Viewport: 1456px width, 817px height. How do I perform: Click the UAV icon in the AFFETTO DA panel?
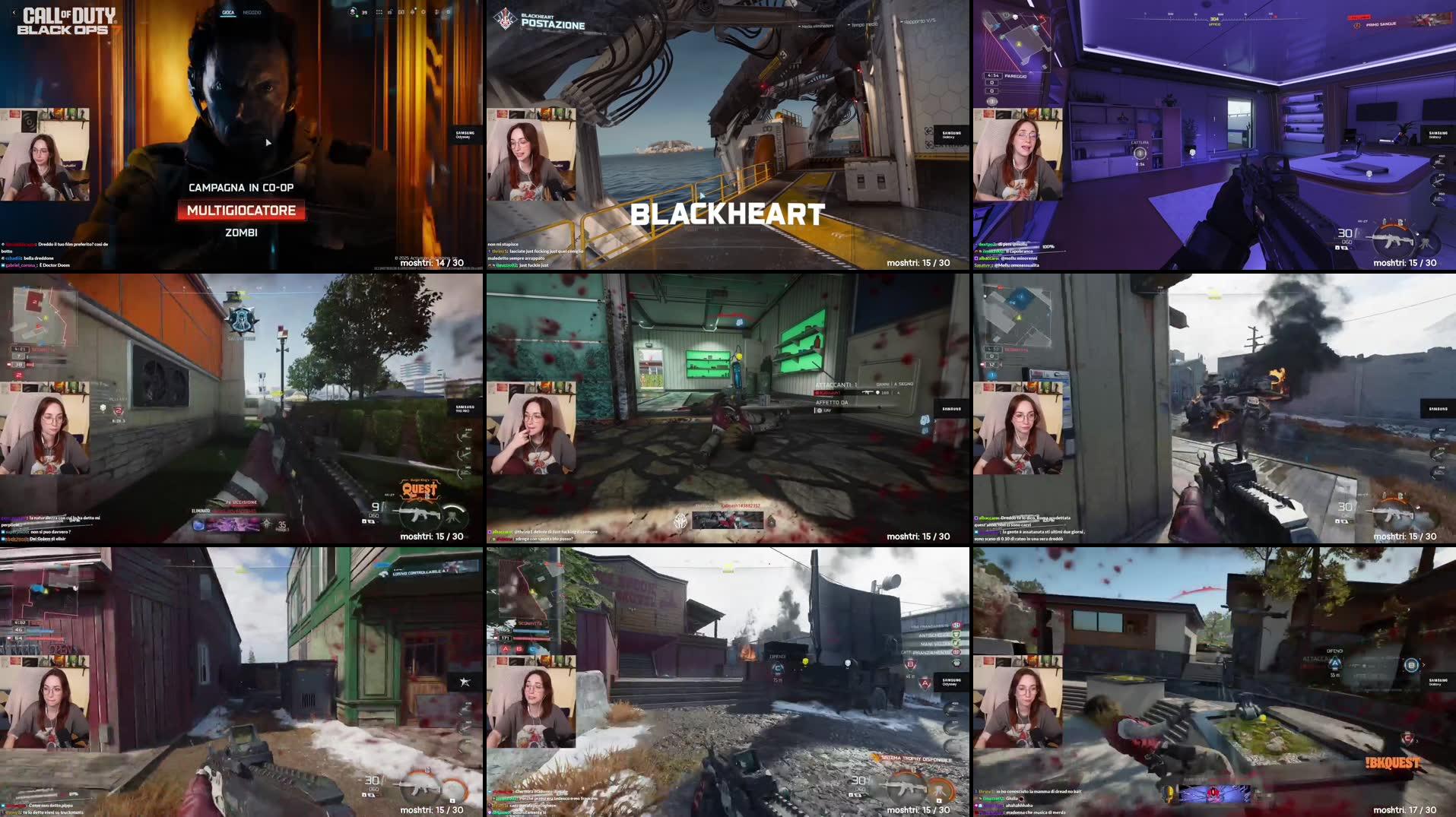pyautogui.click(x=820, y=410)
